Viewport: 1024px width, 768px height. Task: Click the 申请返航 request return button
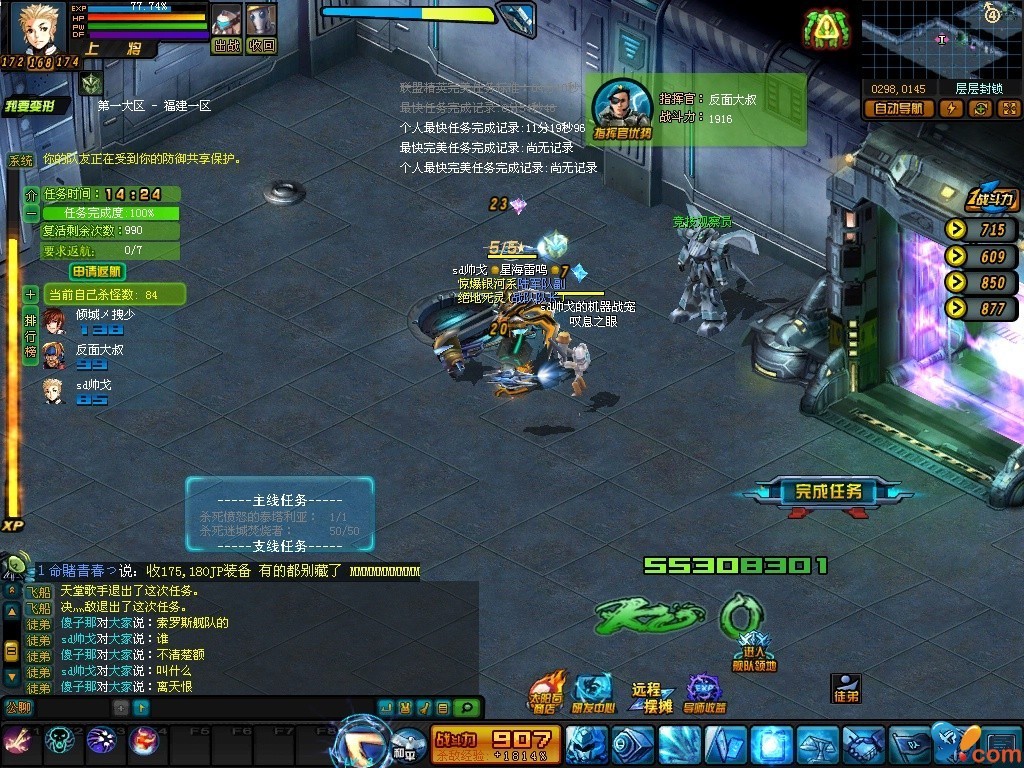96,271
